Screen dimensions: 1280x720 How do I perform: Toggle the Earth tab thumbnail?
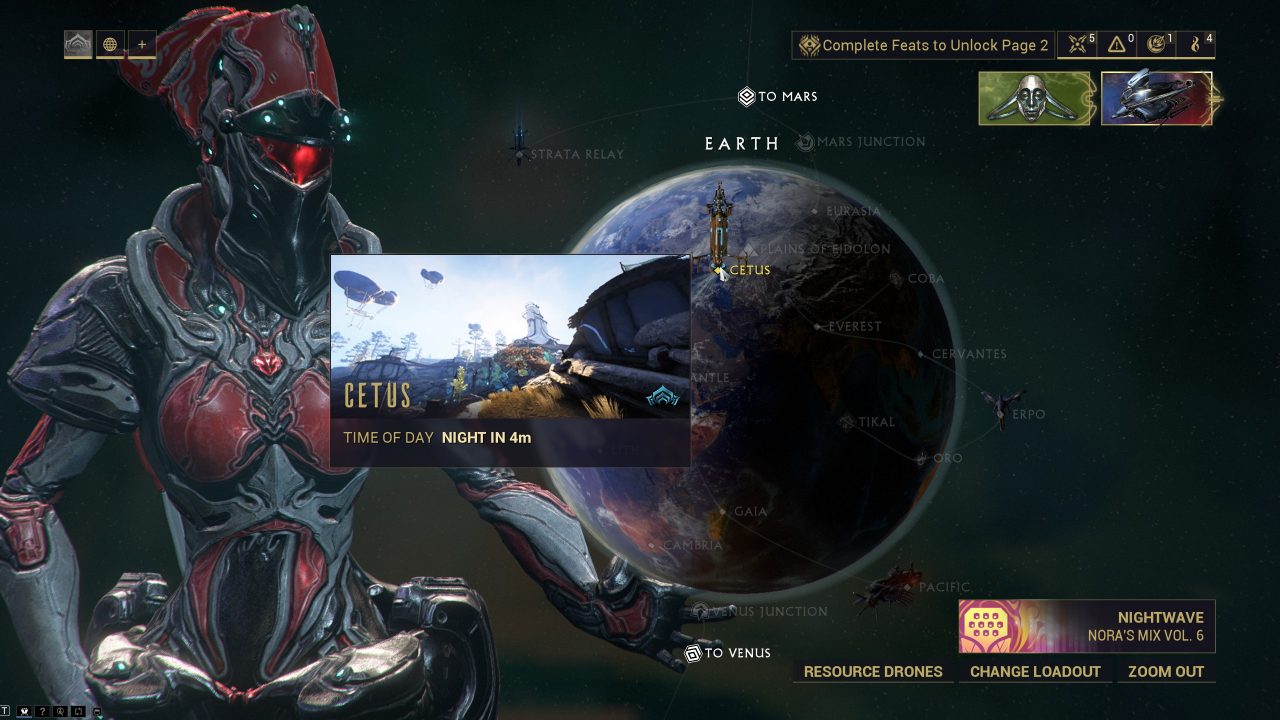pos(79,43)
